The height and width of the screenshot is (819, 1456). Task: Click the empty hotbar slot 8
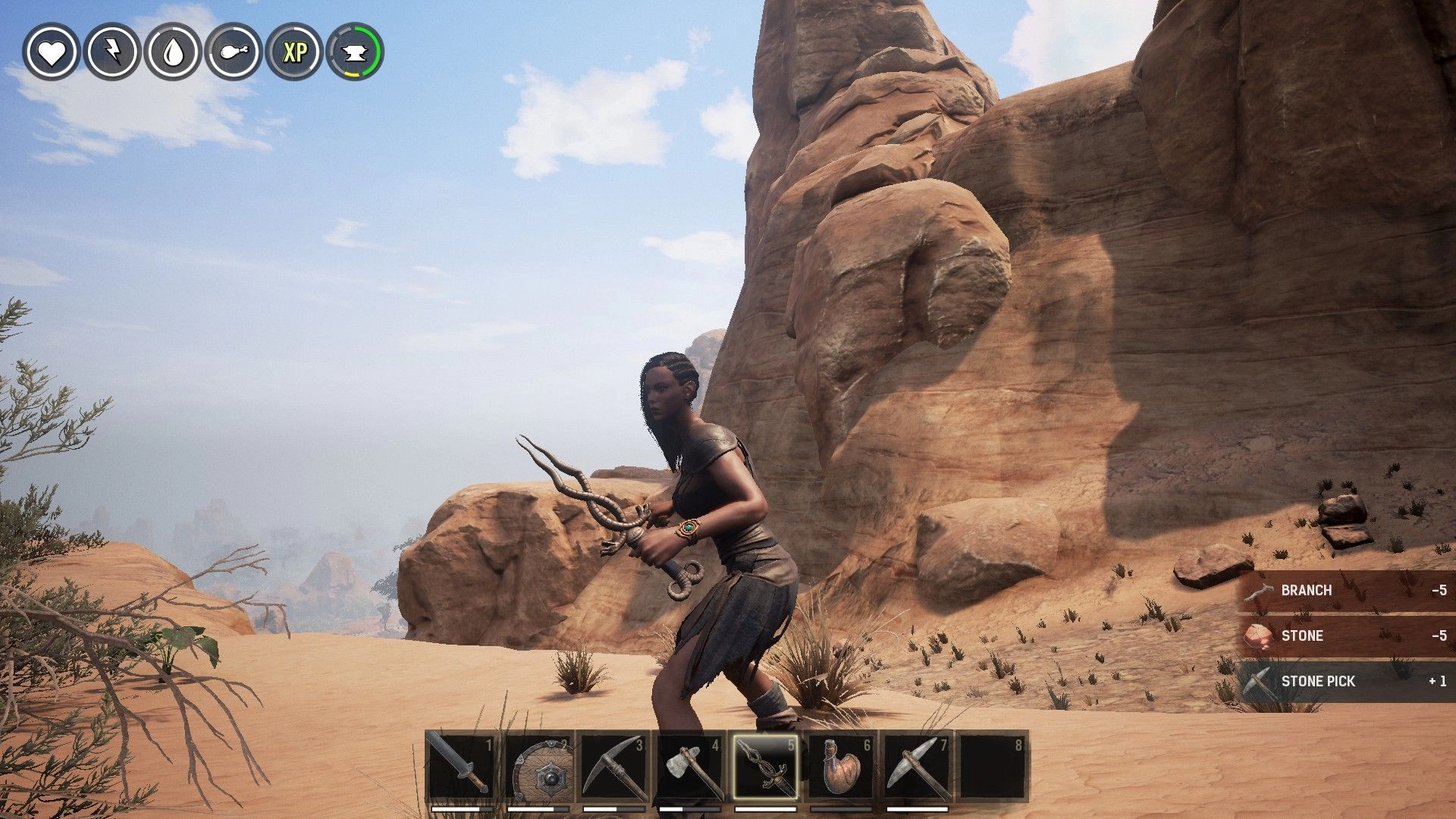tap(993, 766)
